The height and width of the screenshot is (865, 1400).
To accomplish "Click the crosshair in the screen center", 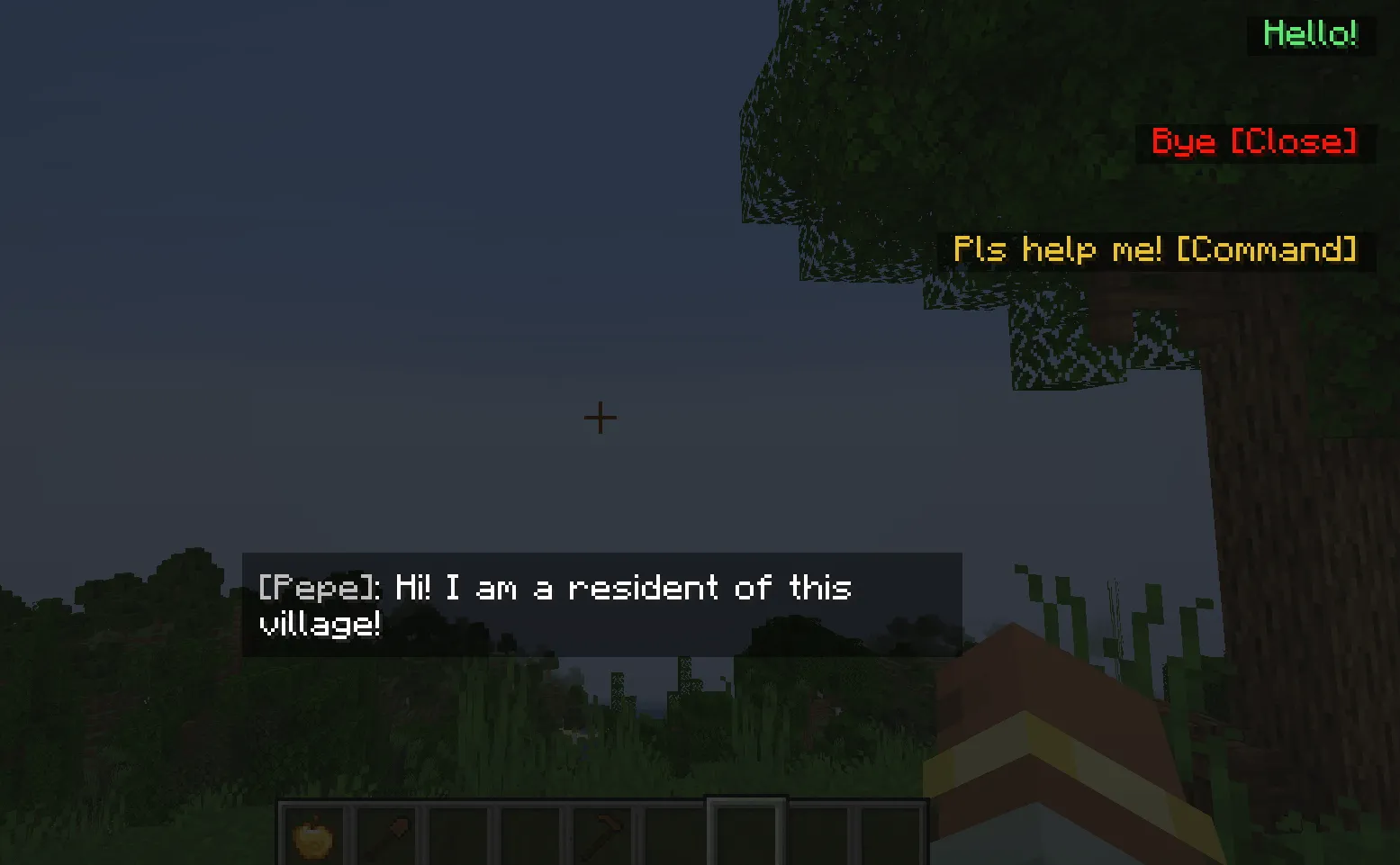I will [x=599, y=417].
